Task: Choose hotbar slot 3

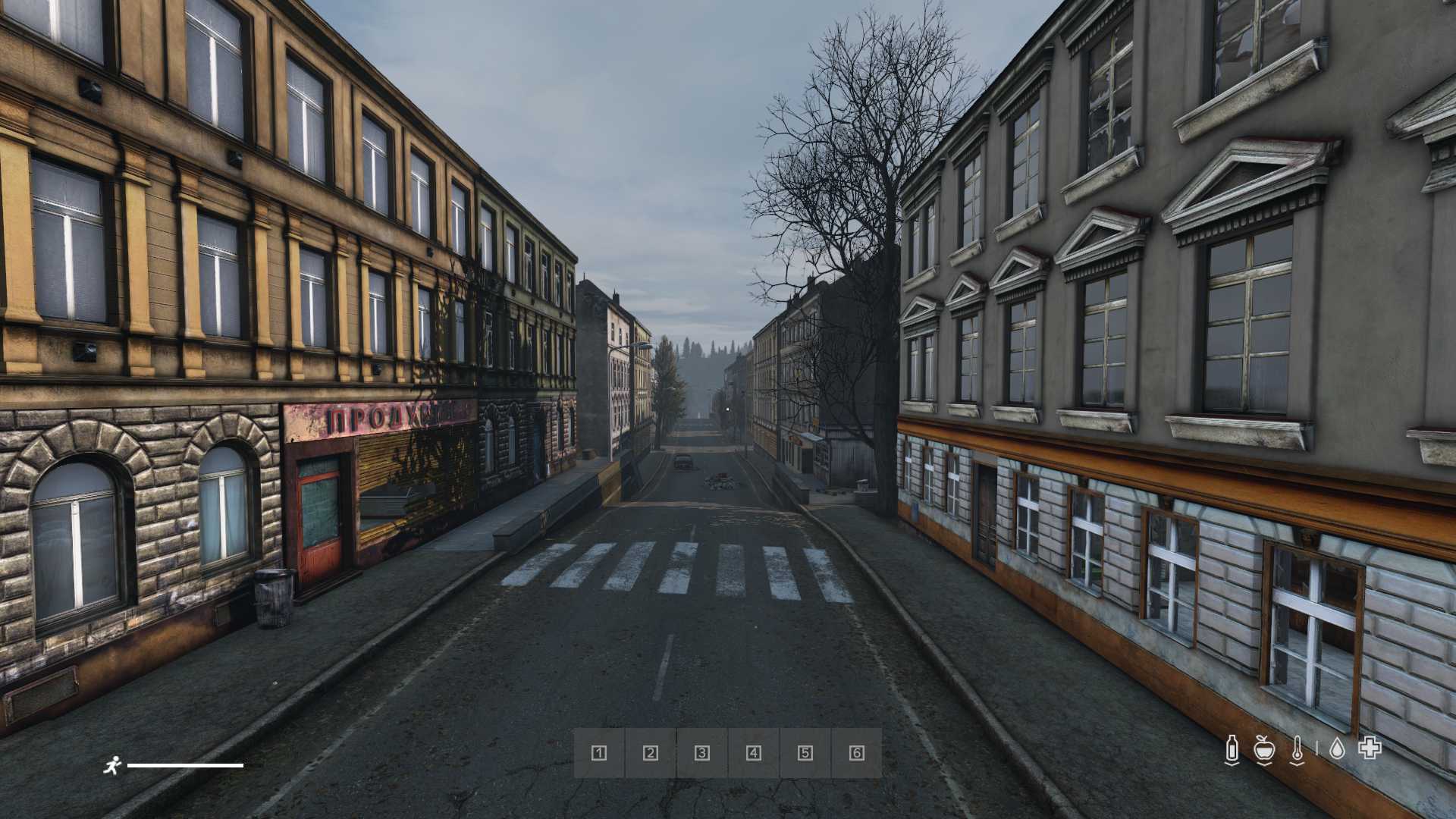Action: tap(702, 753)
